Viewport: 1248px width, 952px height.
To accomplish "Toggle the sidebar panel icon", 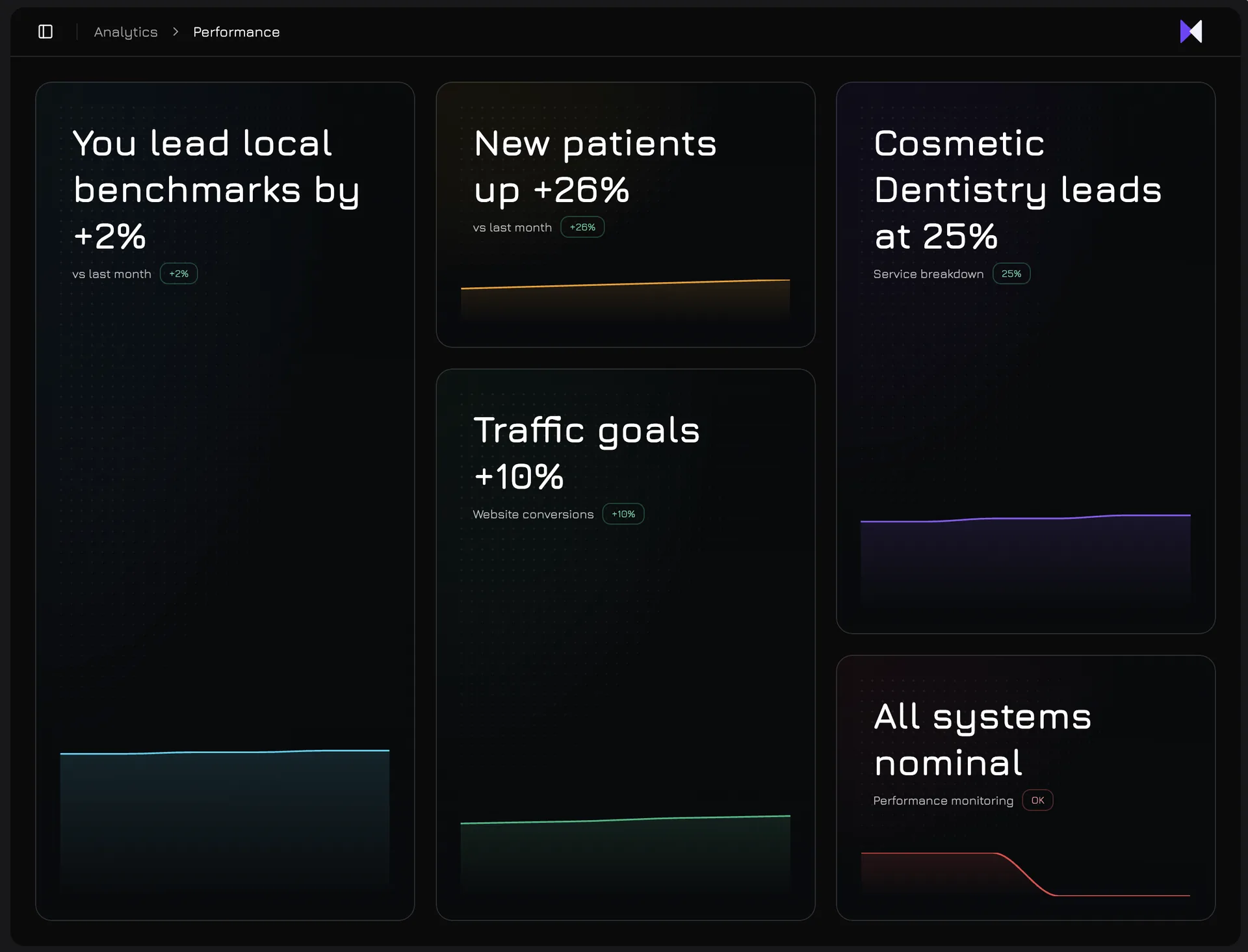I will (44, 31).
